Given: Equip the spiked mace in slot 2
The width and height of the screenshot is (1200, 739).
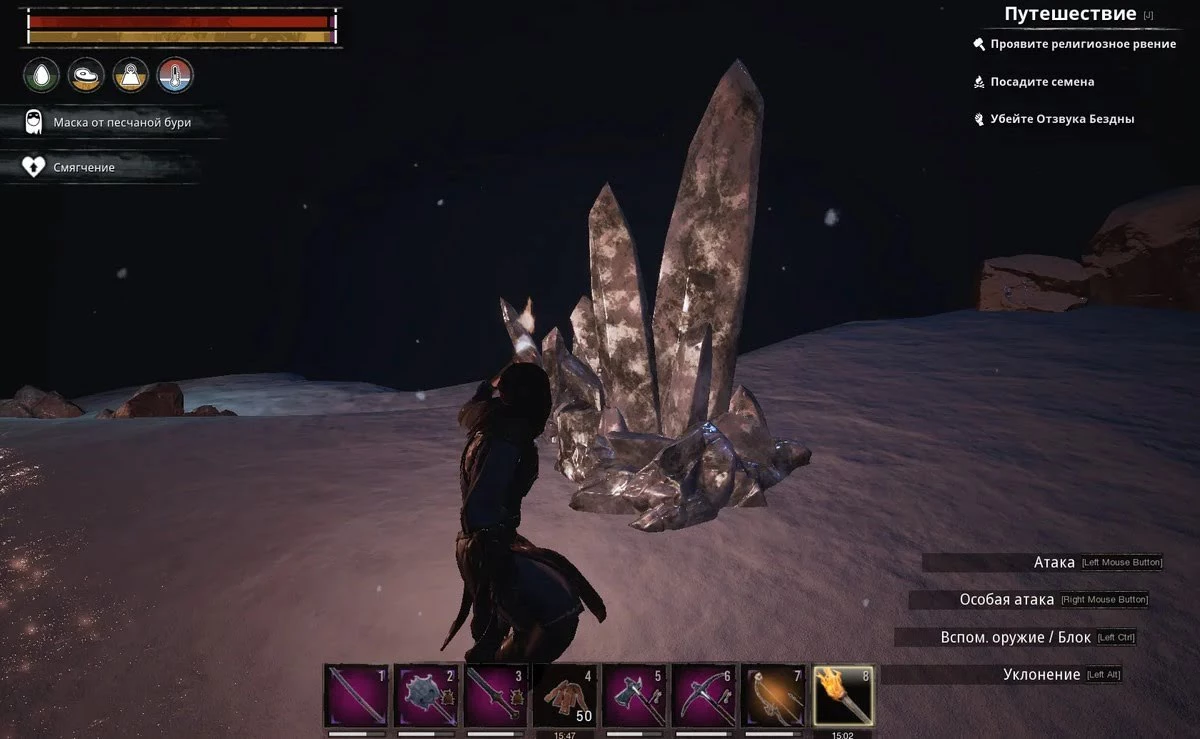Looking at the screenshot, I should 426,695.
